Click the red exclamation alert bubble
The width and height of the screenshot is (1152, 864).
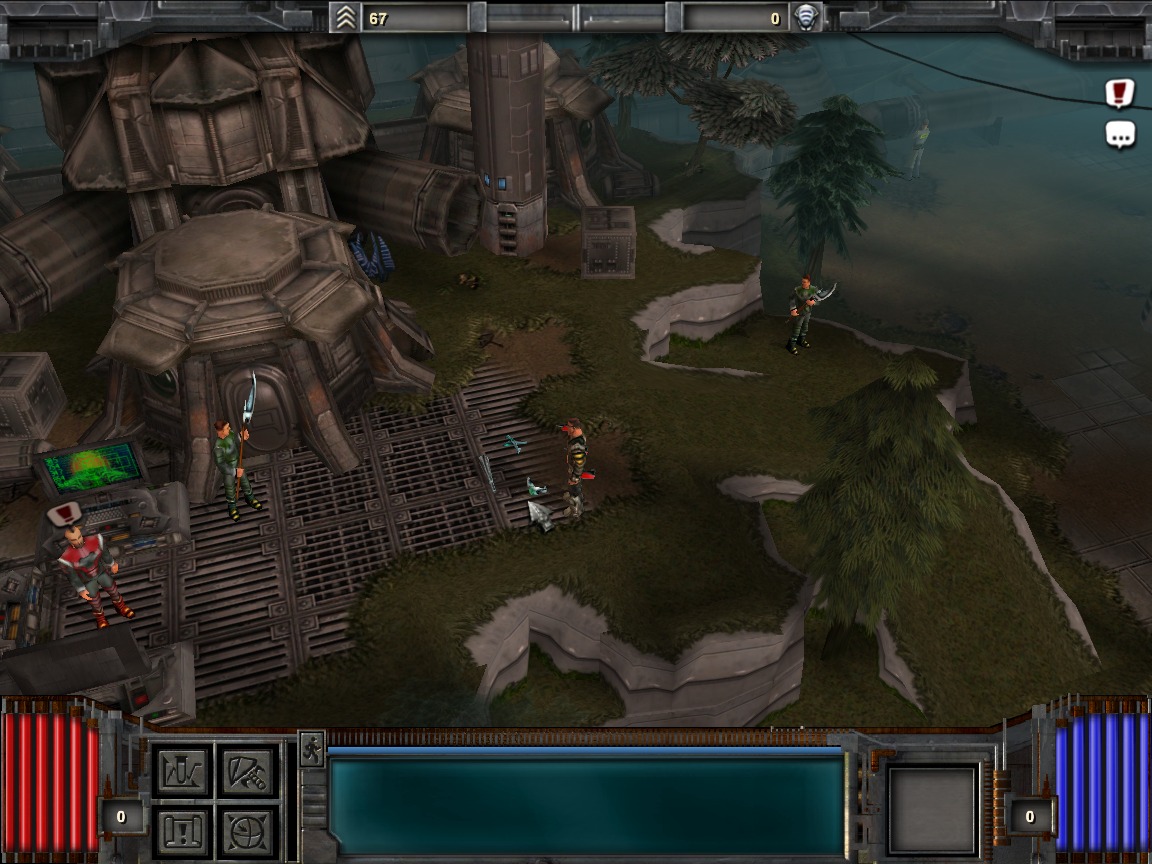1120,94
